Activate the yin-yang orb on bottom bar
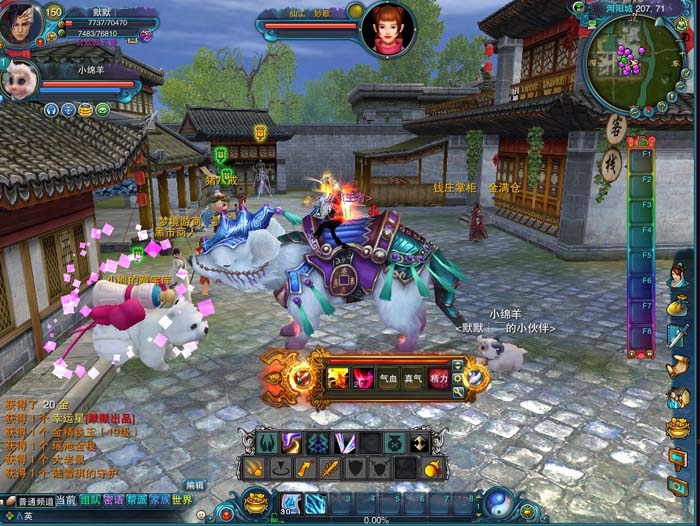Image resolution: width=700 pixels, height=526 pixels. click(x=495, y=502)
